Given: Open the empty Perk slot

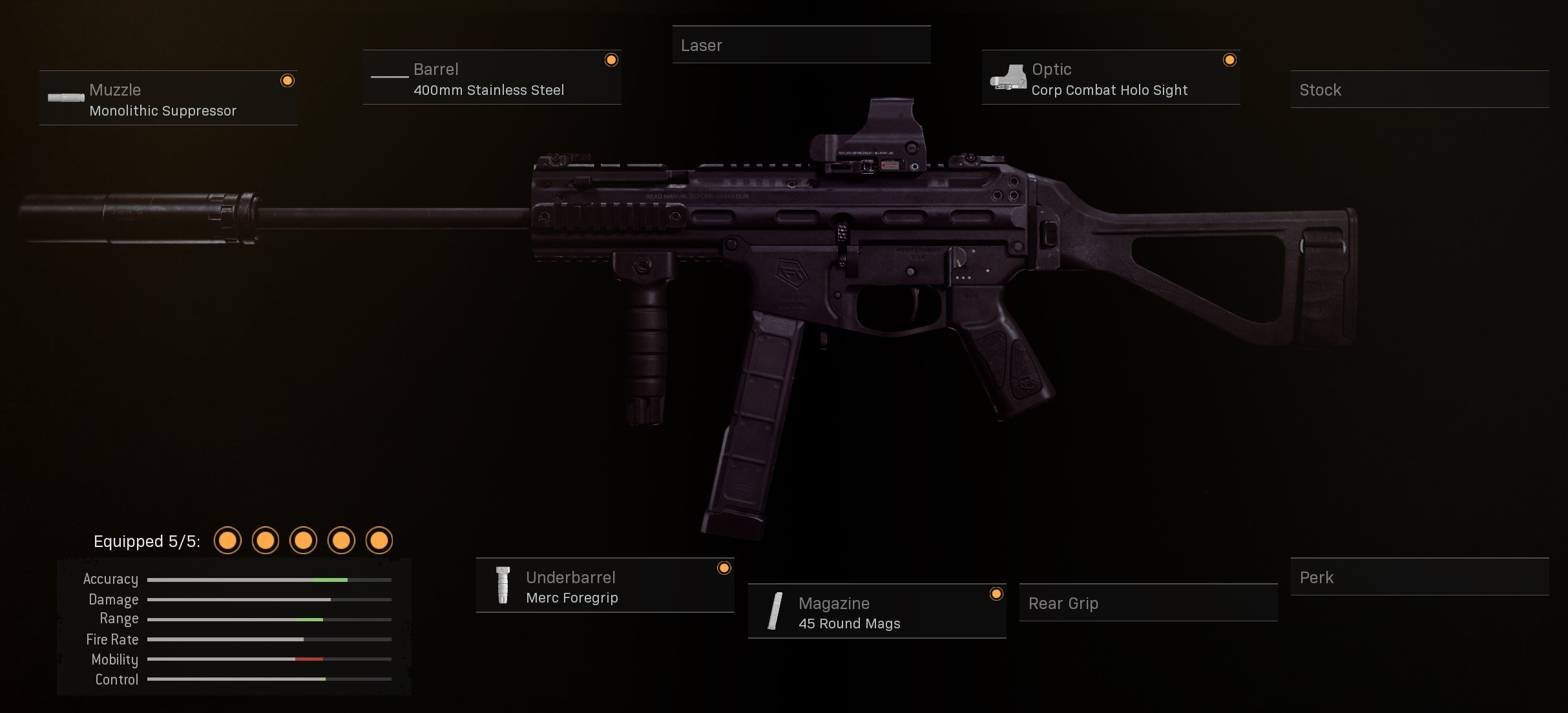Looking at the screenshot, I should (x=1419, y=577).
